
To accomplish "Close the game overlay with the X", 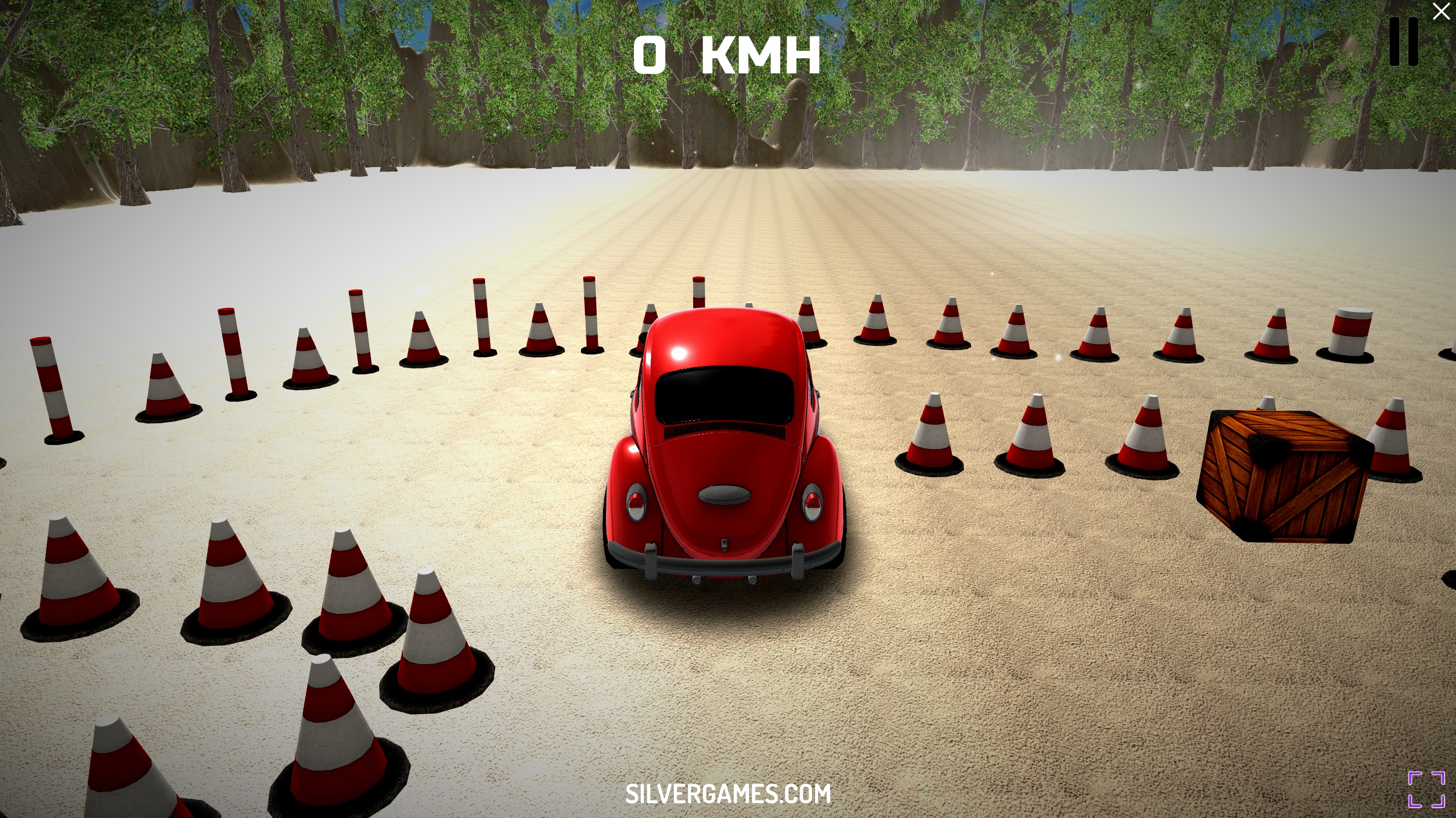I will [x=1441, y=11].
